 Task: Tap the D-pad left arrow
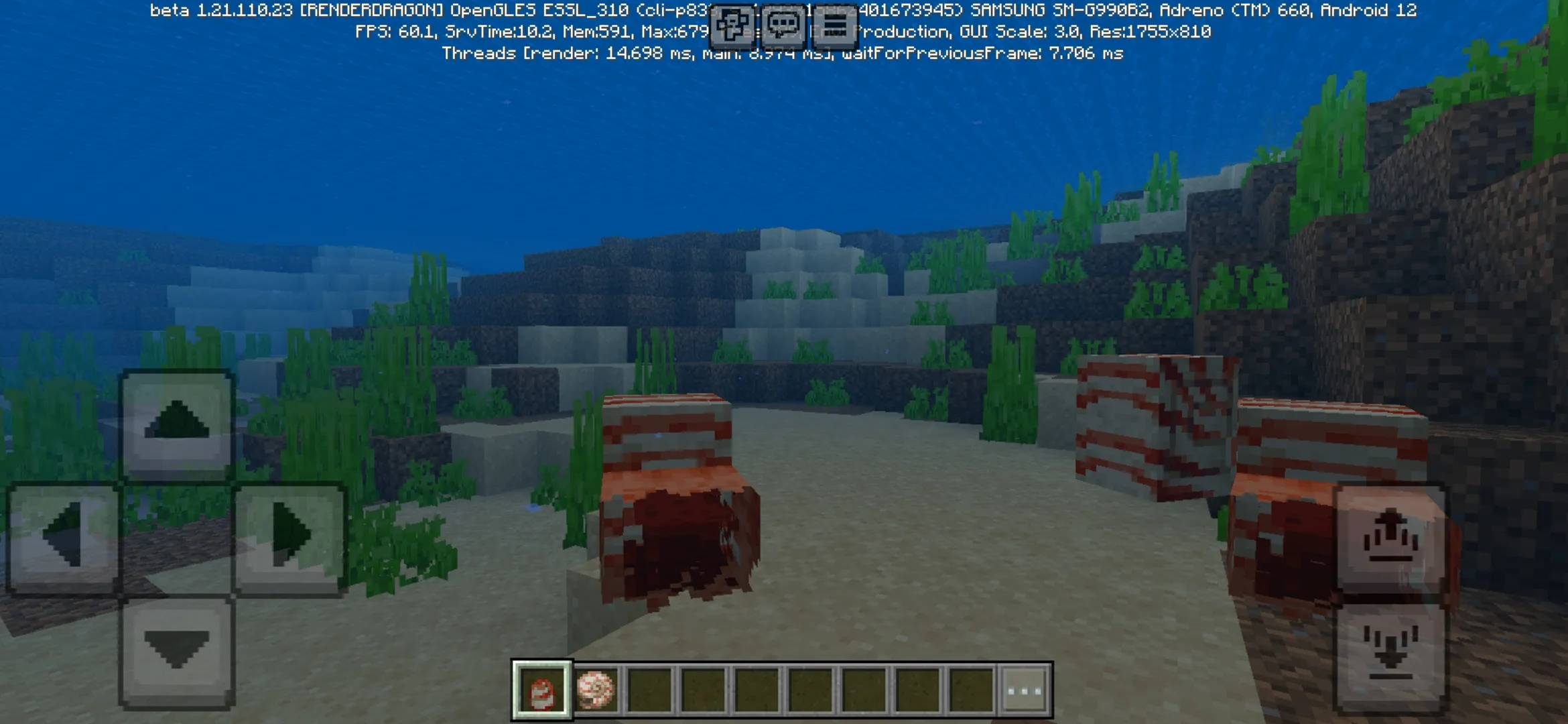pos(64,537)
